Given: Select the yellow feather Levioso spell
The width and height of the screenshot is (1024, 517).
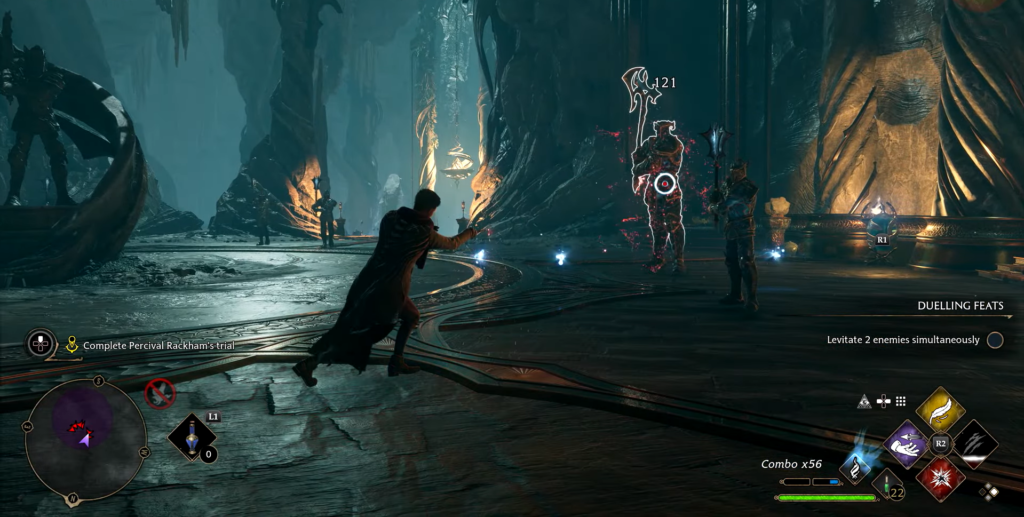Looking at the screenshot, I should pos(940,409).
